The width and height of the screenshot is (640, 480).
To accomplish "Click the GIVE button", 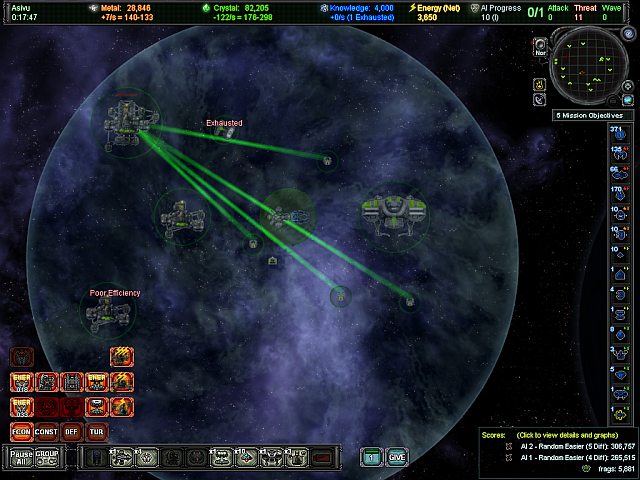I will pyautogui.click(x=397, y=457).
